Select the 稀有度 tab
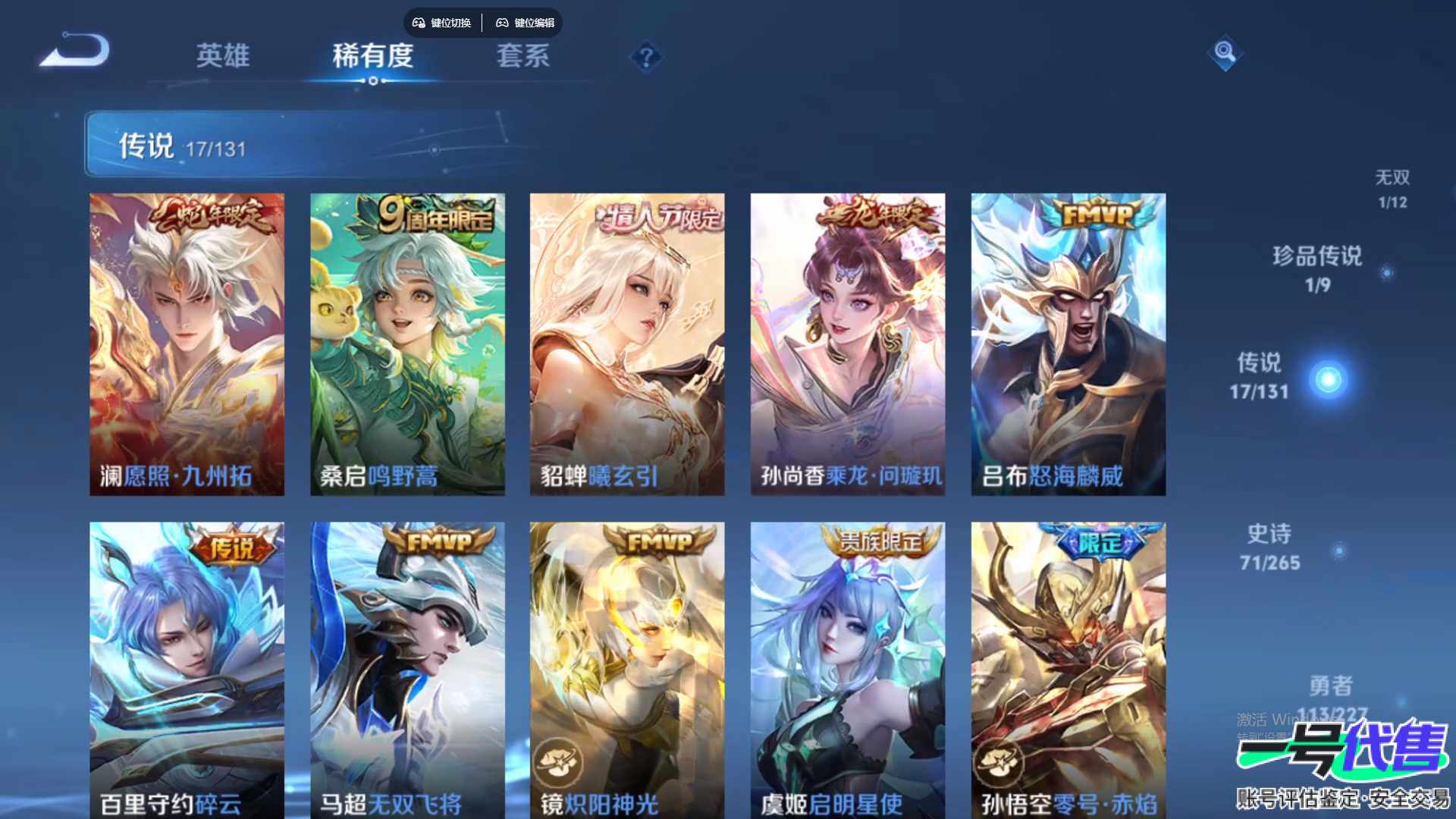This screenshot has width=1456, height=819. pos(372,56)
